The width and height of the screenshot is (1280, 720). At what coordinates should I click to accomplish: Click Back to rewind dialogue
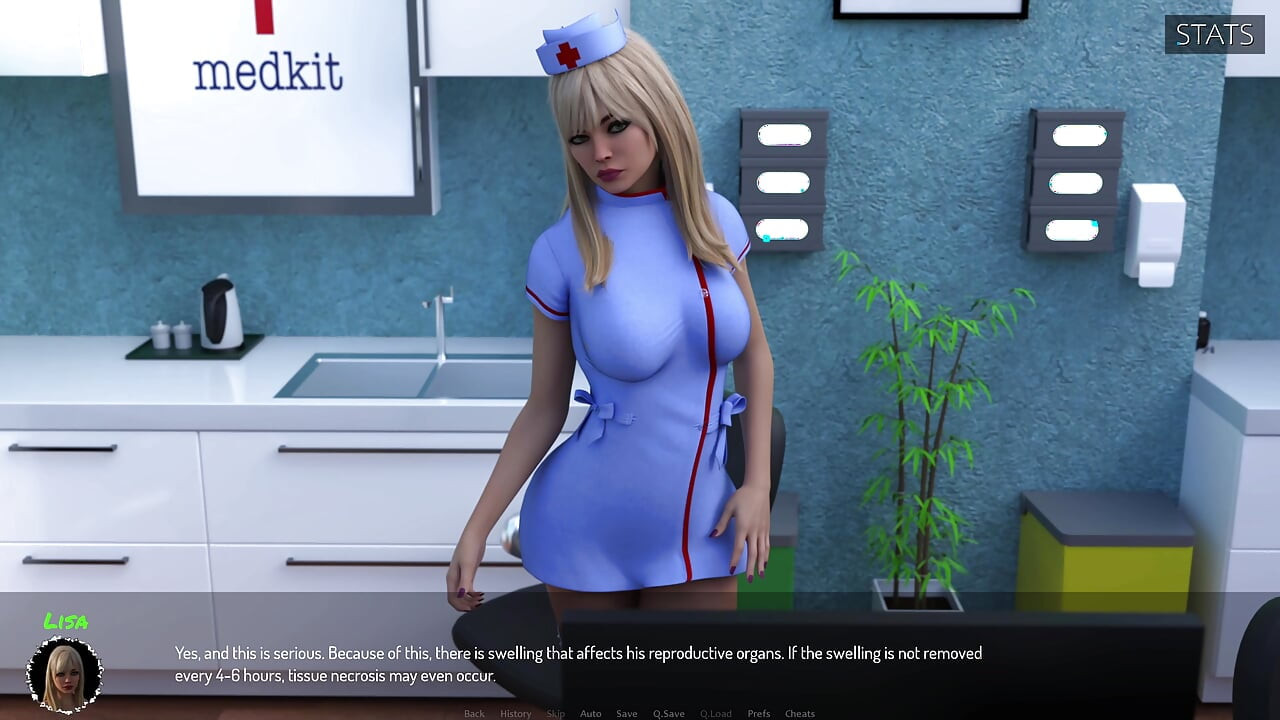tap(474, 713)
